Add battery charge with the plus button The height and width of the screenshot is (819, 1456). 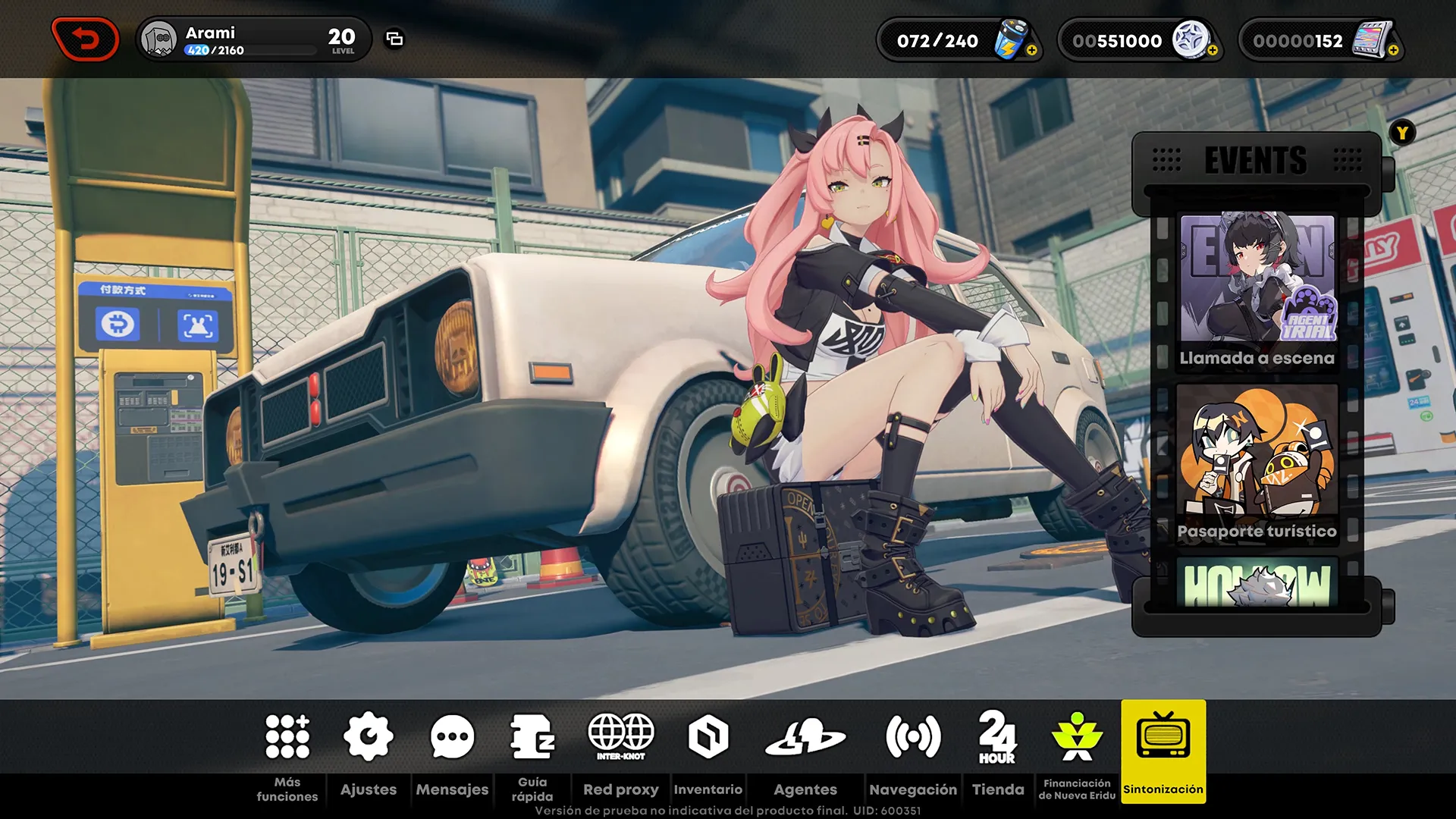coord(1031,51)
